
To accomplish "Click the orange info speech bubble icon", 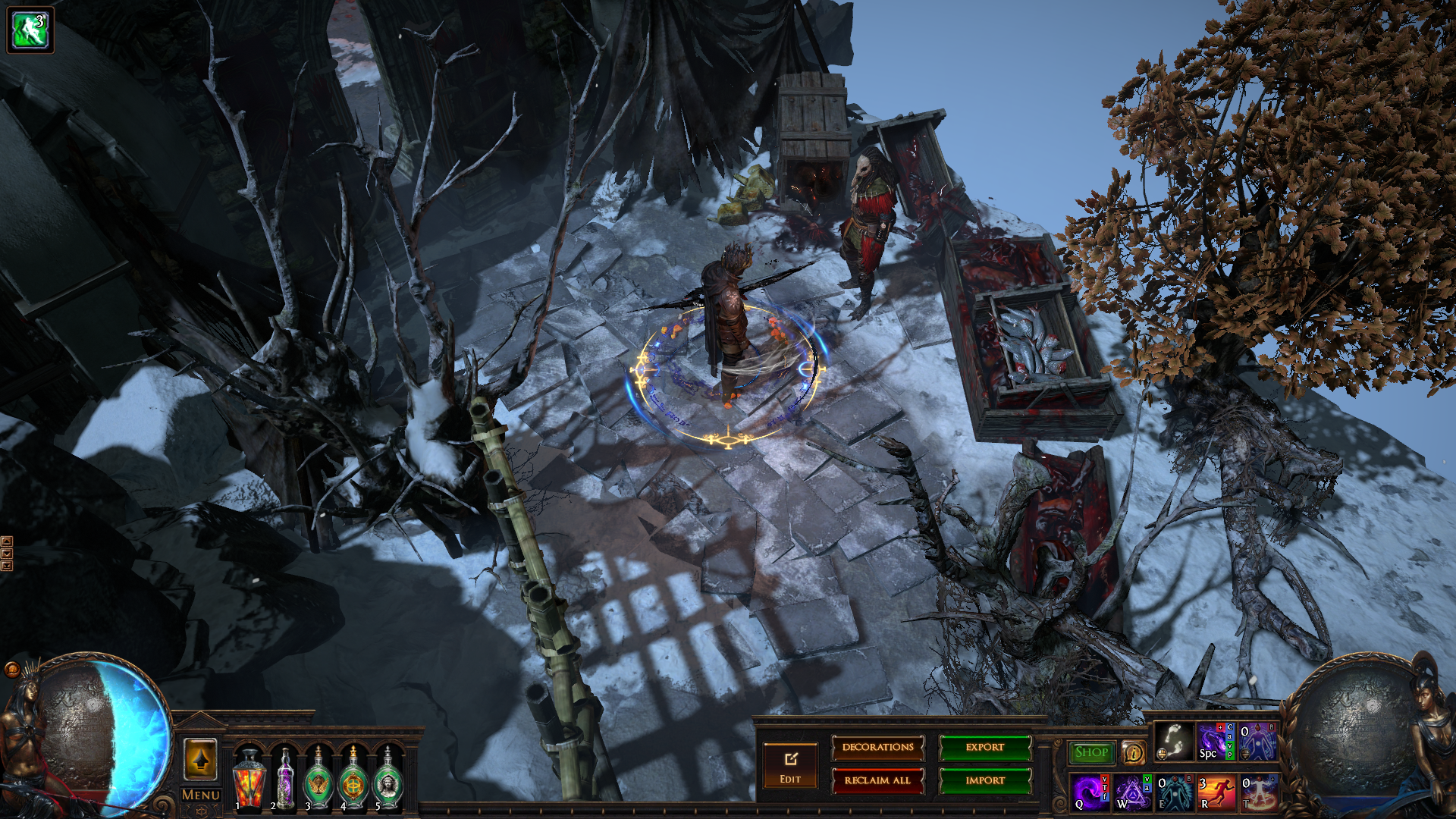I will [x=1133, y=753].
